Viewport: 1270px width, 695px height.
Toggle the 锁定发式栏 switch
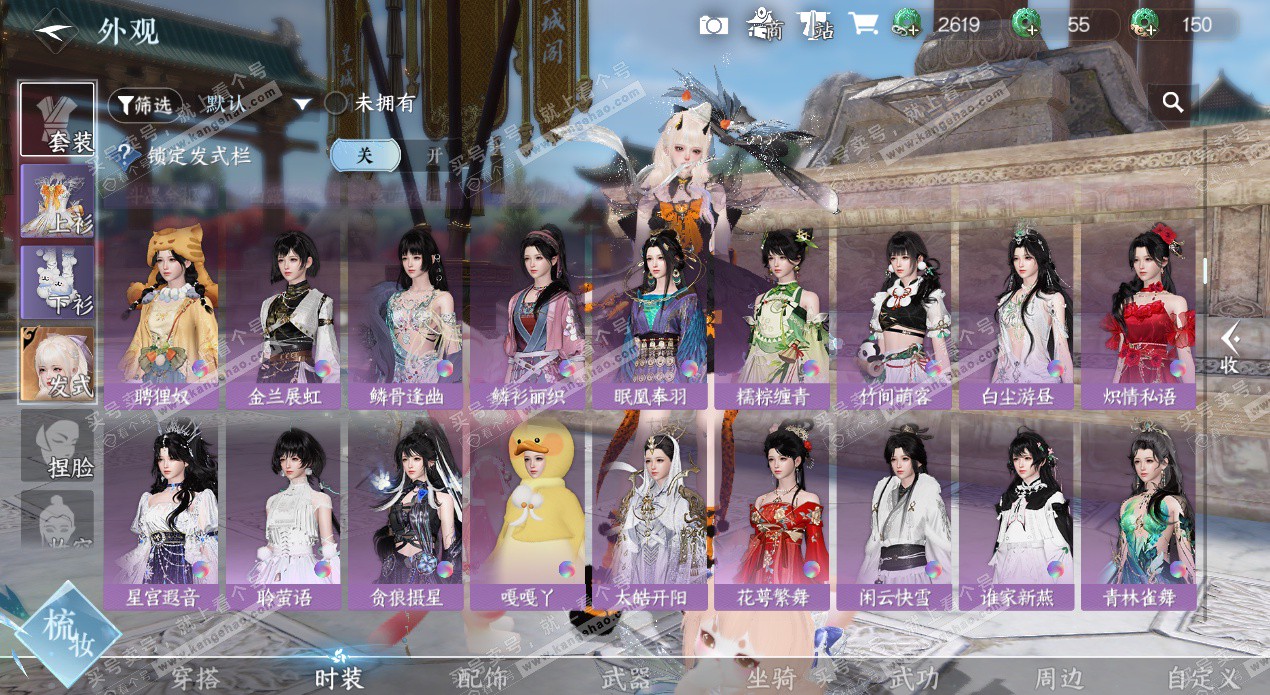tap(397, 155)
